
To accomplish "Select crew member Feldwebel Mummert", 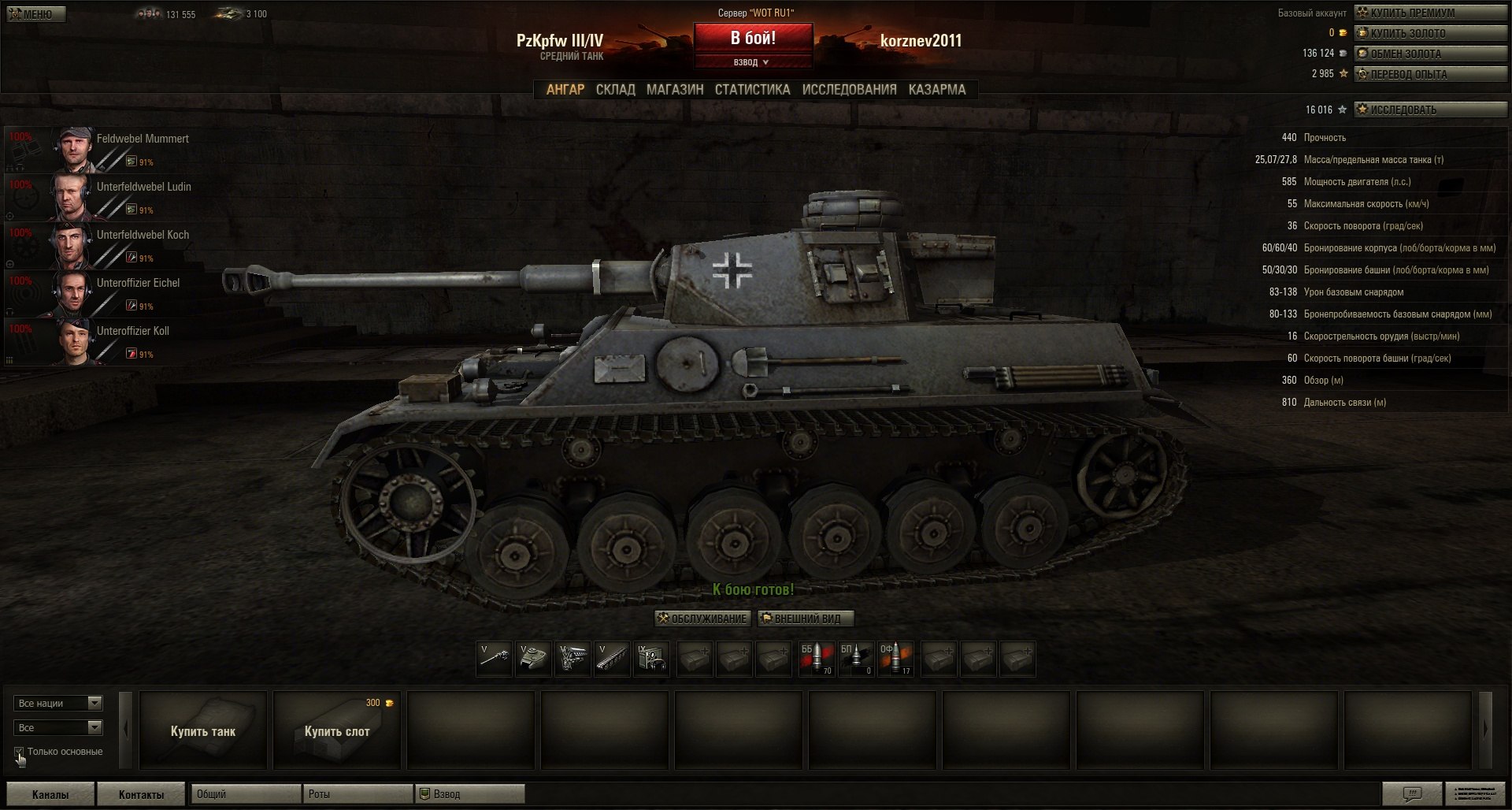I will [x=142, y=139].
